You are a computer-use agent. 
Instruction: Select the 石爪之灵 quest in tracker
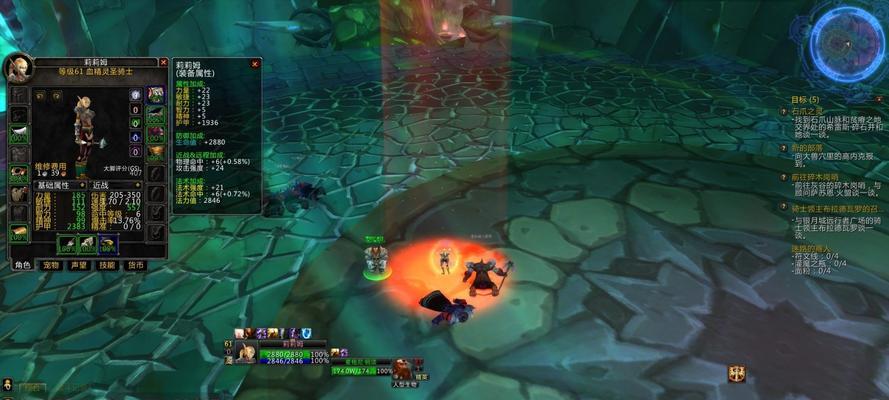(x=806, y=112)
